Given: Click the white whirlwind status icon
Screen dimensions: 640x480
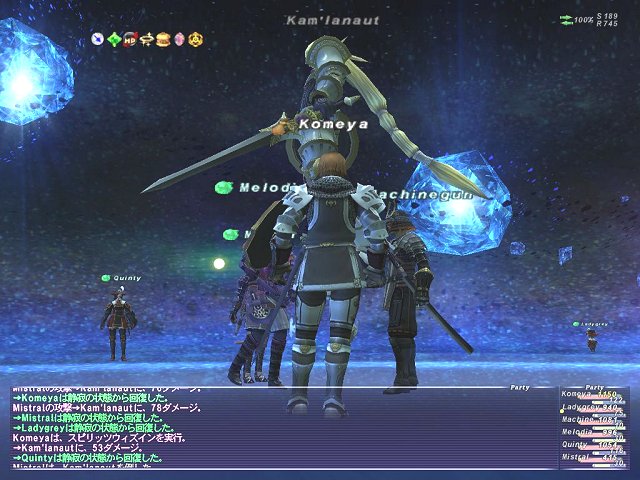Looking at the screenshot, I should 146,39.
